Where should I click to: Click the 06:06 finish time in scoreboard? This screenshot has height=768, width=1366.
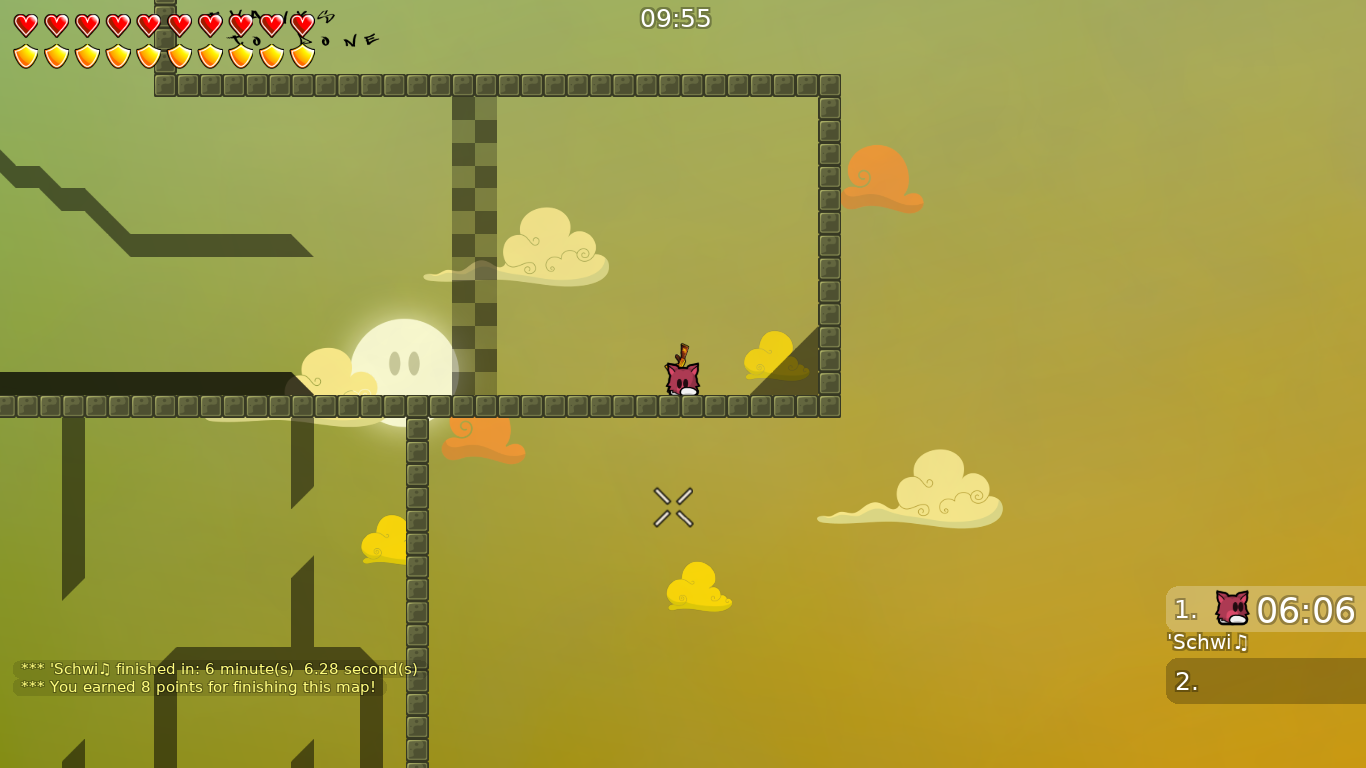pos(1305,610)
